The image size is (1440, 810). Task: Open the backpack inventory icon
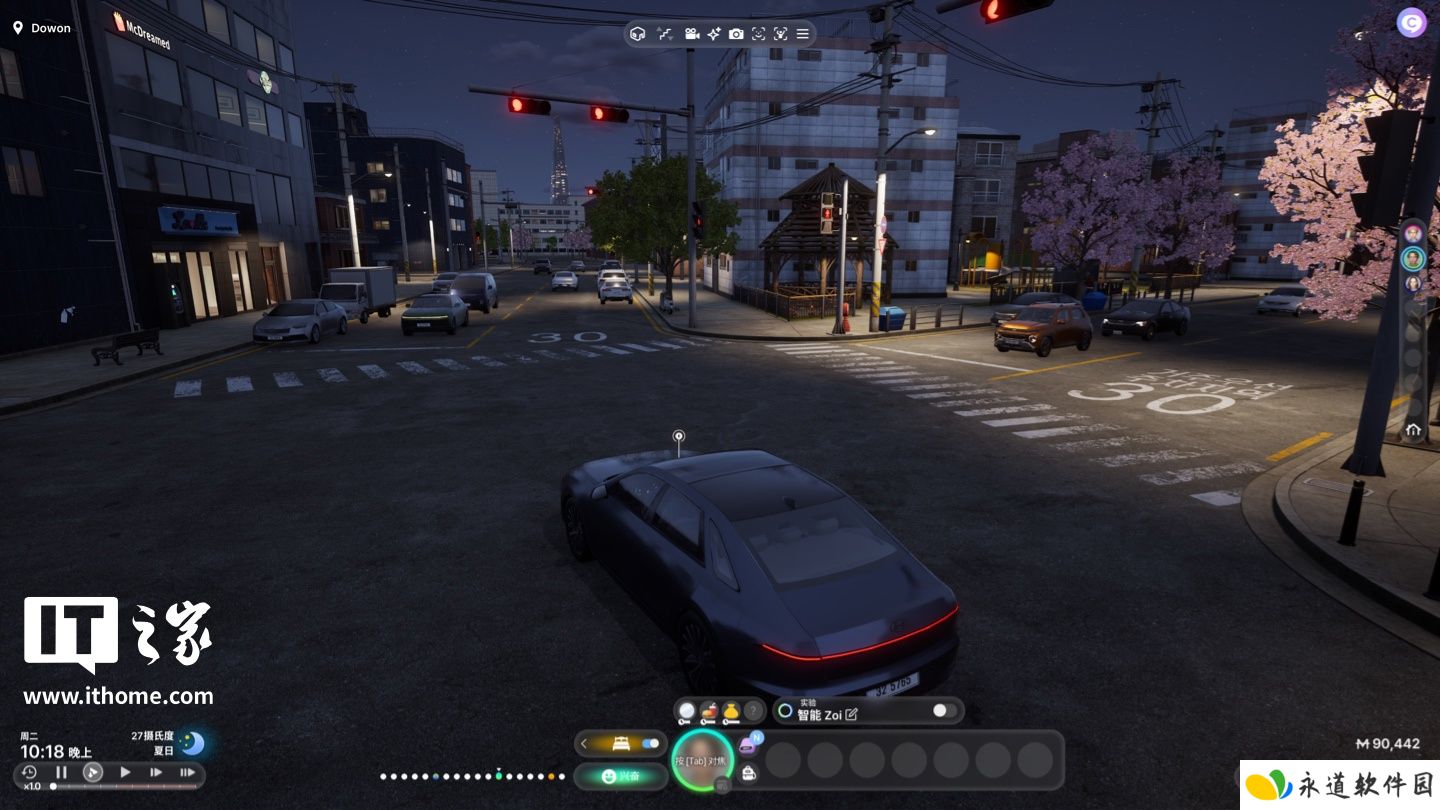(748, 772)
